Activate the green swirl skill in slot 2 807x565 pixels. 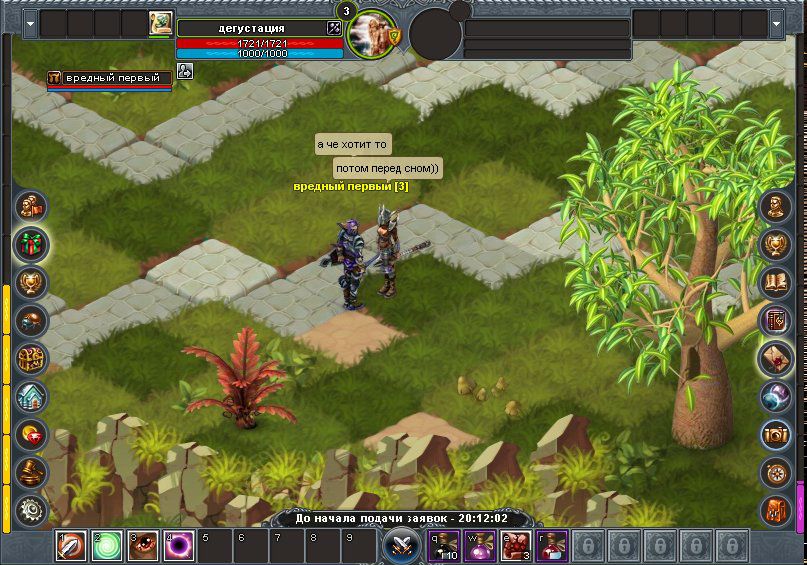pos(107,546)
